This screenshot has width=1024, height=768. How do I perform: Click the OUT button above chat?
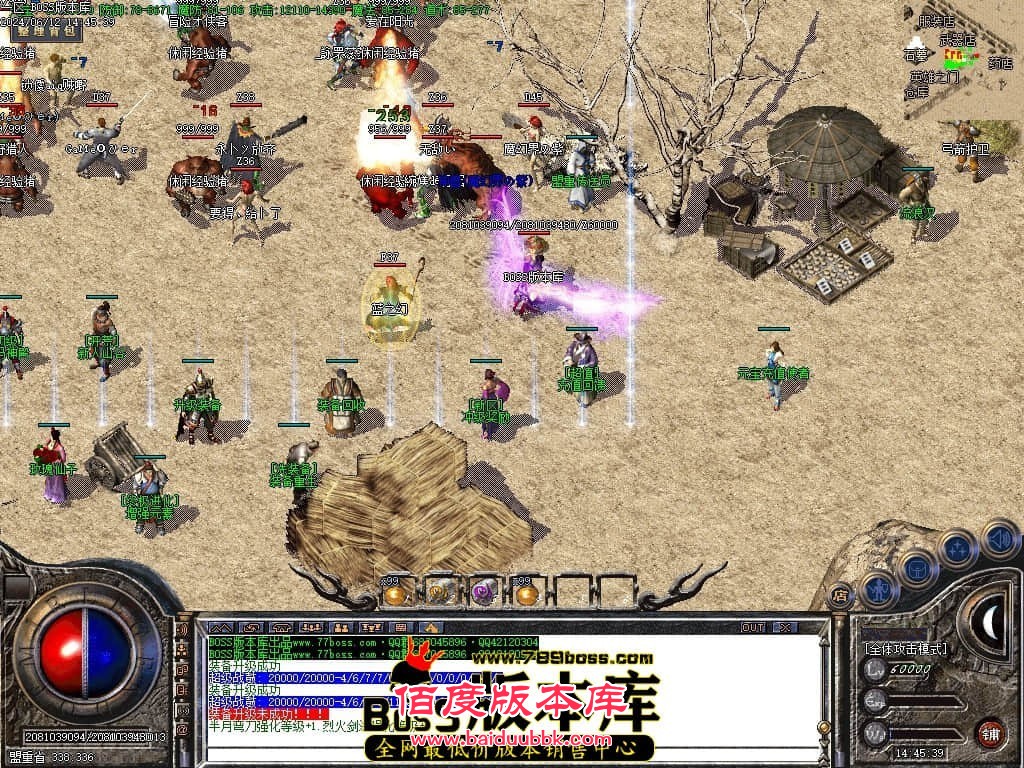coord(752,627)
